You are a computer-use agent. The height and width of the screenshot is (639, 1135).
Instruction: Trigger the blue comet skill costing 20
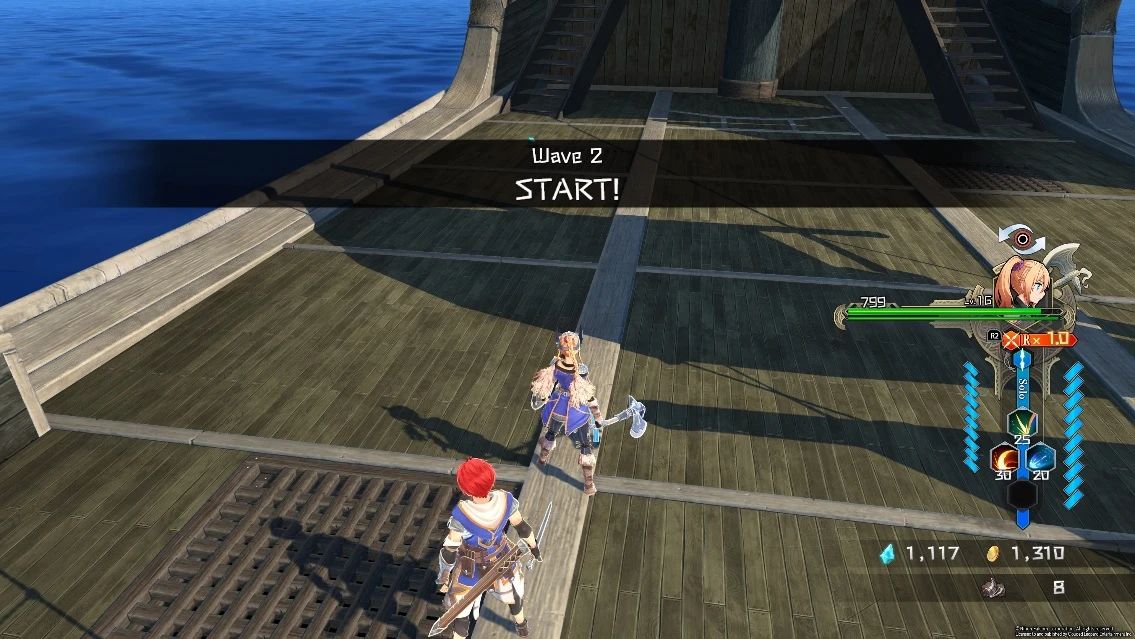click(1040, 458)
